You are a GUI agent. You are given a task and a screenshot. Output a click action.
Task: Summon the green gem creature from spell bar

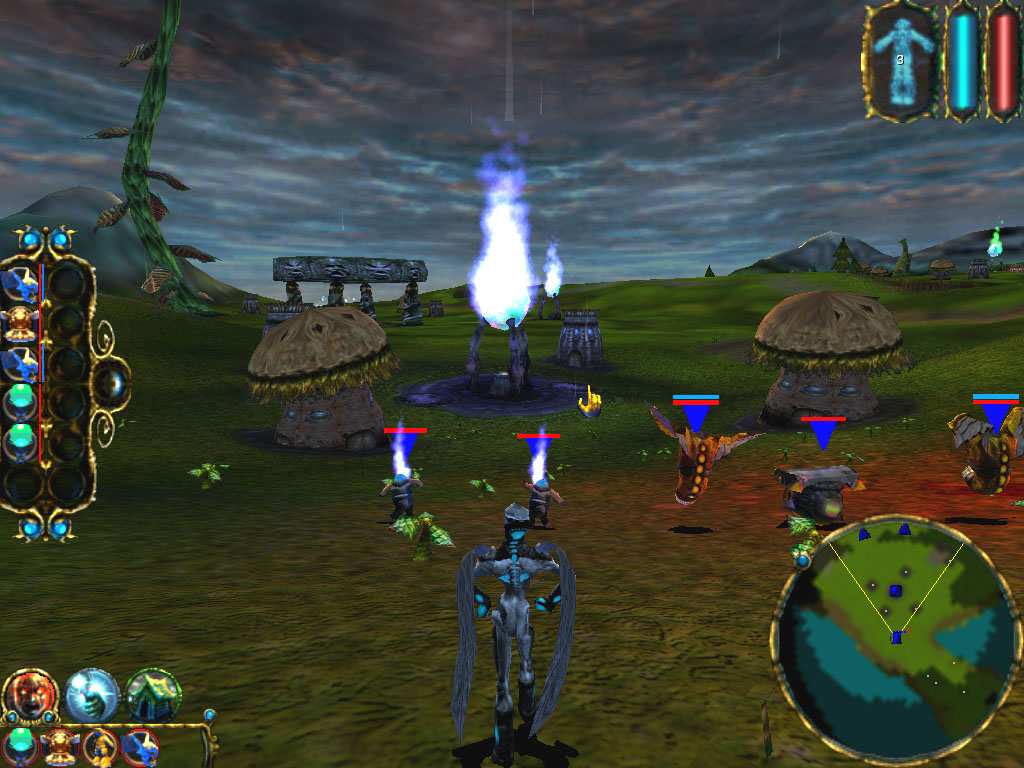[x=22, y=745]
